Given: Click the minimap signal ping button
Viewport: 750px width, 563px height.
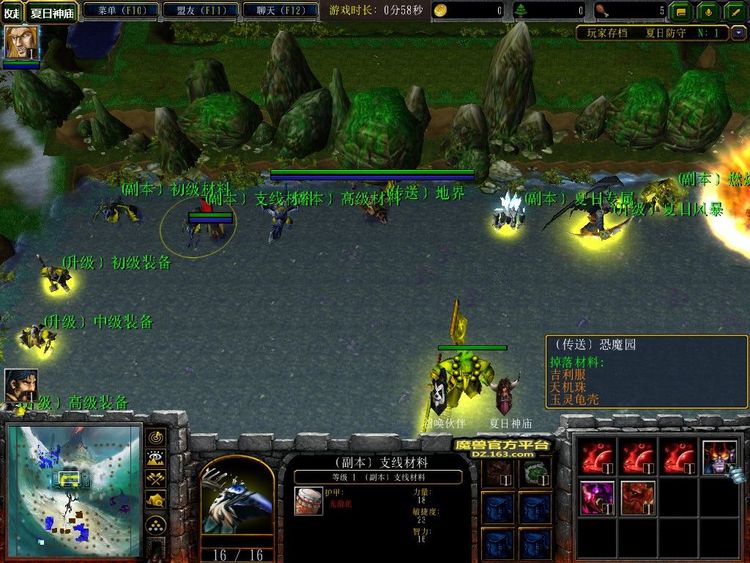Looking at the screenshot, I should tap(156, 437).
